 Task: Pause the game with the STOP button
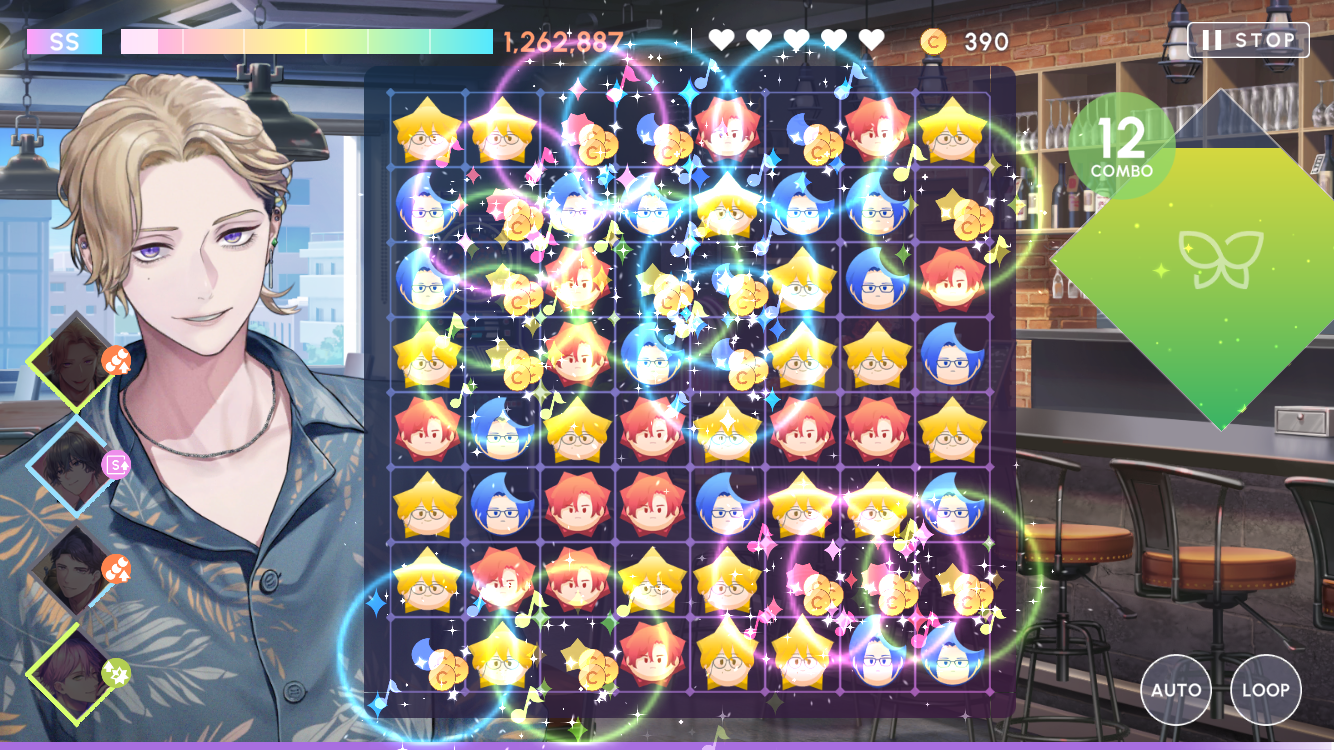[1248, 40]
